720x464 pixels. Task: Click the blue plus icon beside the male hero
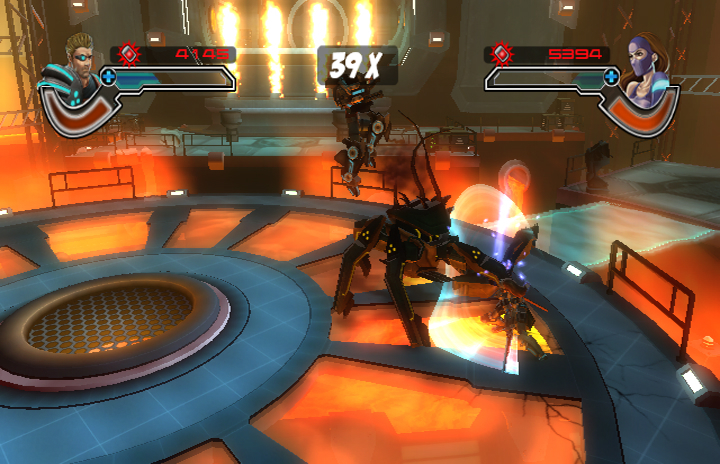tap(108, 75)
